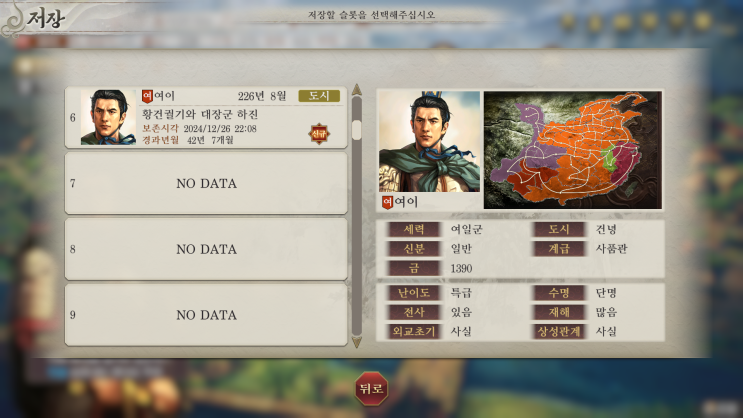
Task: Click the save list scrollbar thumb
Action: point(357,130)
